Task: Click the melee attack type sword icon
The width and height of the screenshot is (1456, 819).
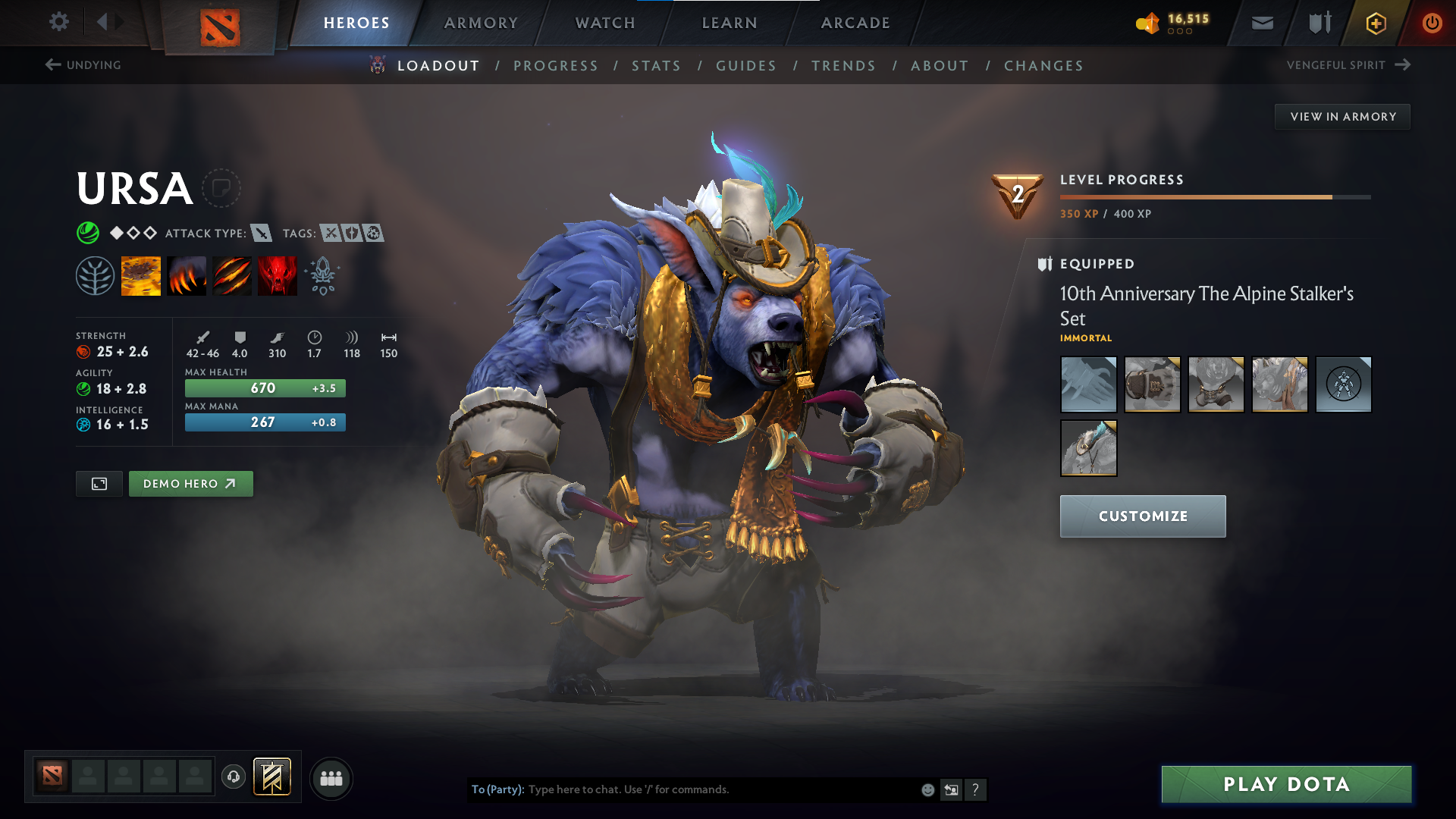Action: (262, 233)
